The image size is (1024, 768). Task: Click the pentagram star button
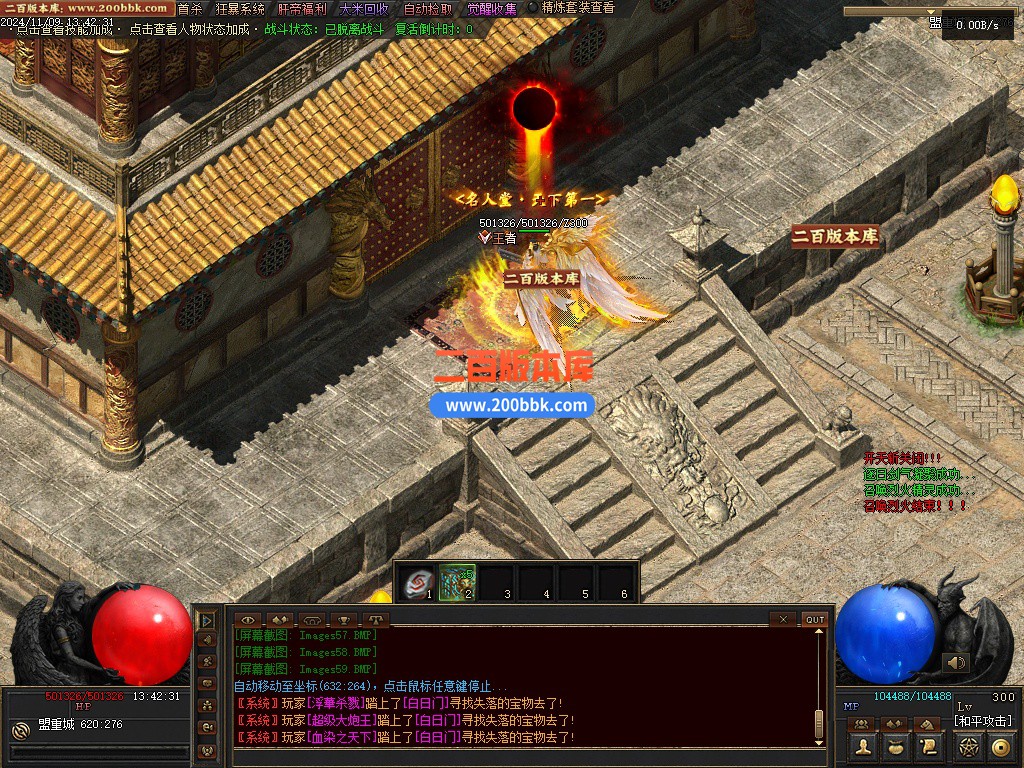(x=968, y=746)
